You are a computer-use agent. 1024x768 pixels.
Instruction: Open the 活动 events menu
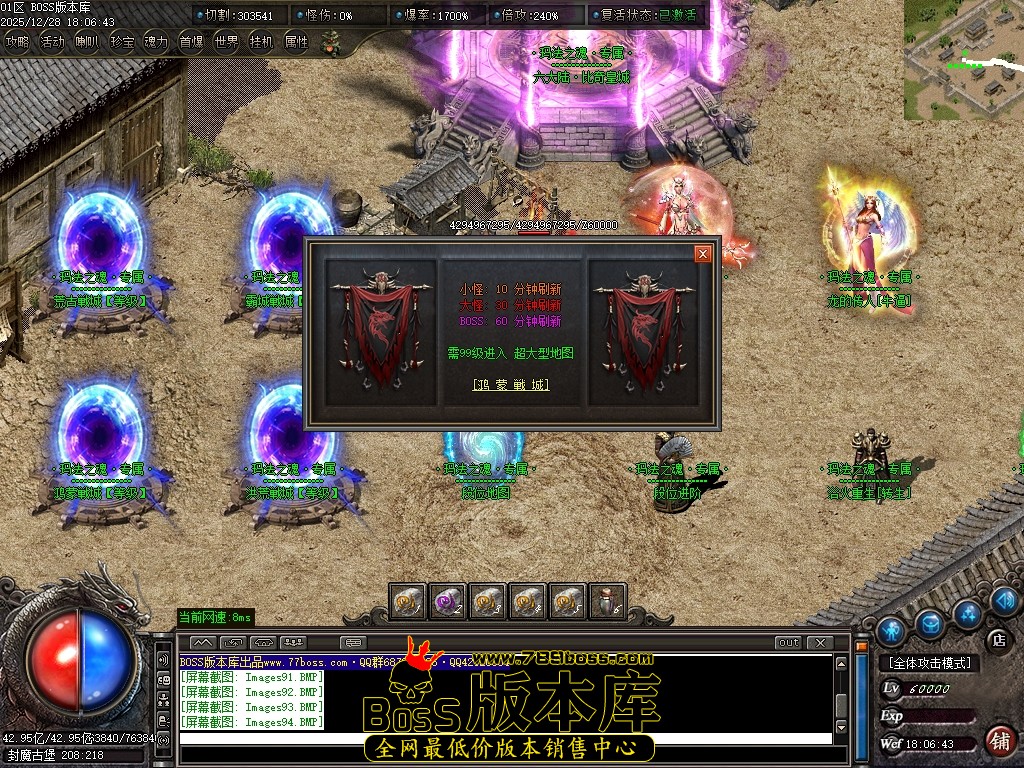point(52,42)
